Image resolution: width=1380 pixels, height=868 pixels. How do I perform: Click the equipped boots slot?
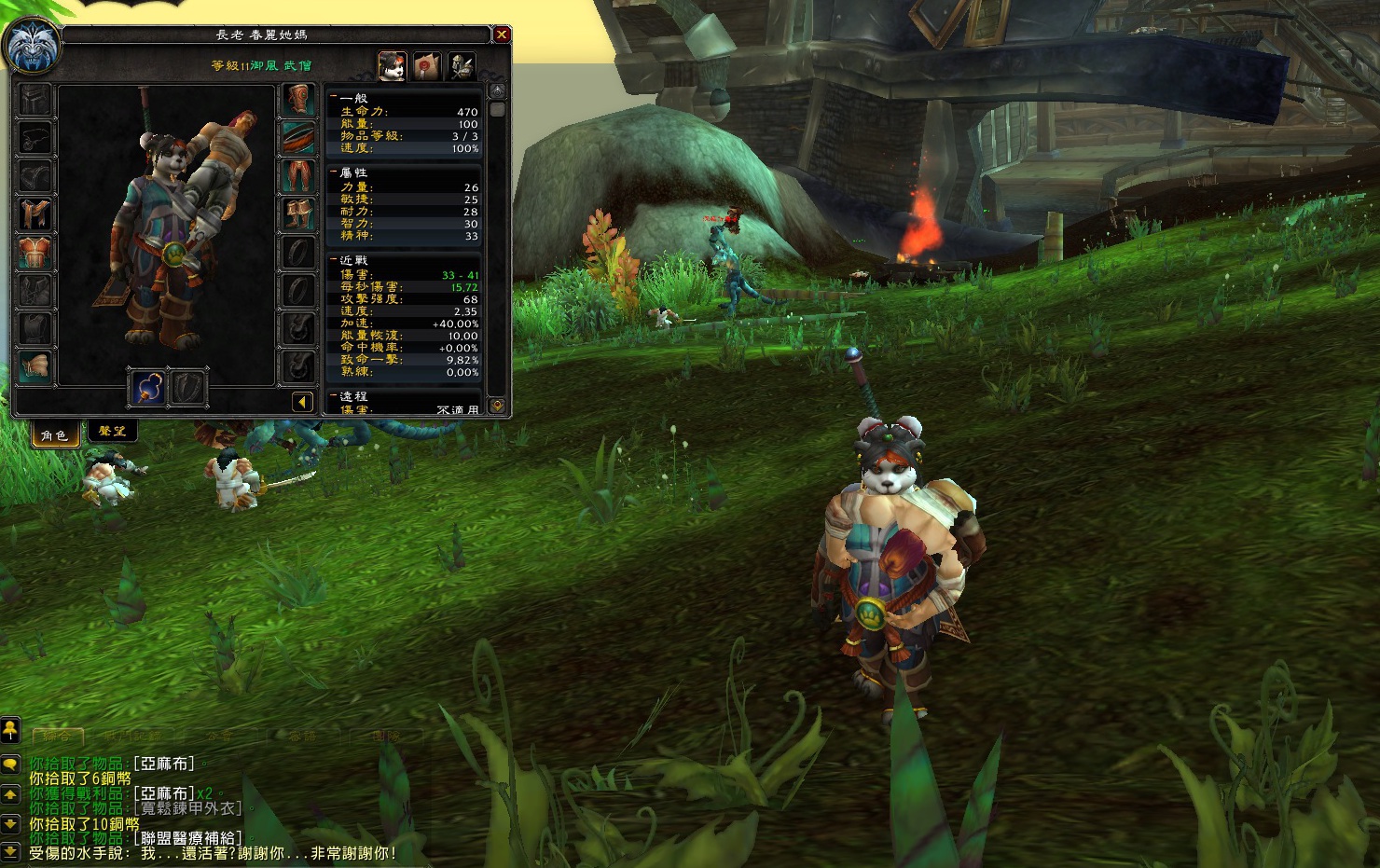(x=298, y=214)
